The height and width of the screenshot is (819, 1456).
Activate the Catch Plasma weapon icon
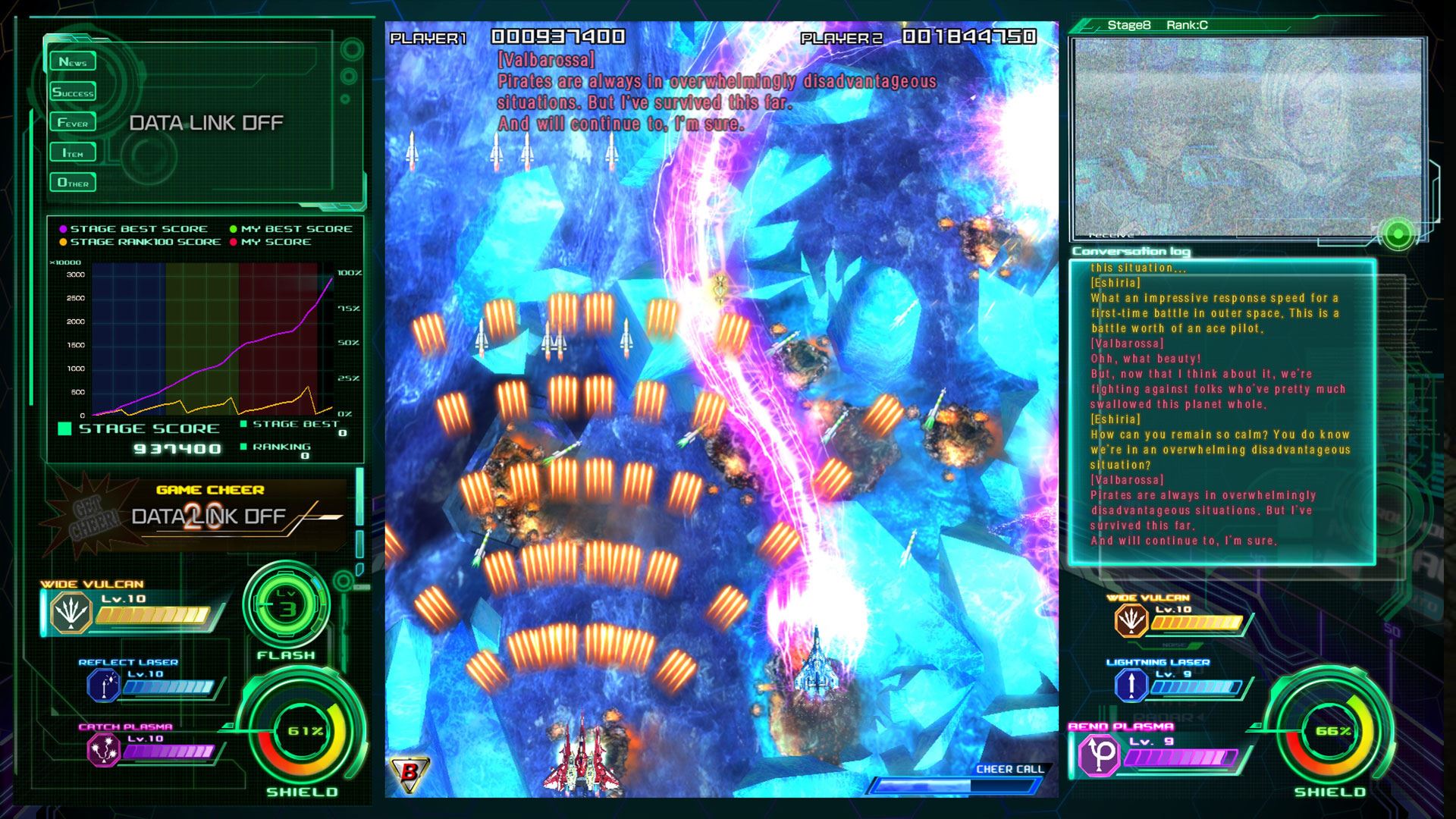[104, 751]
